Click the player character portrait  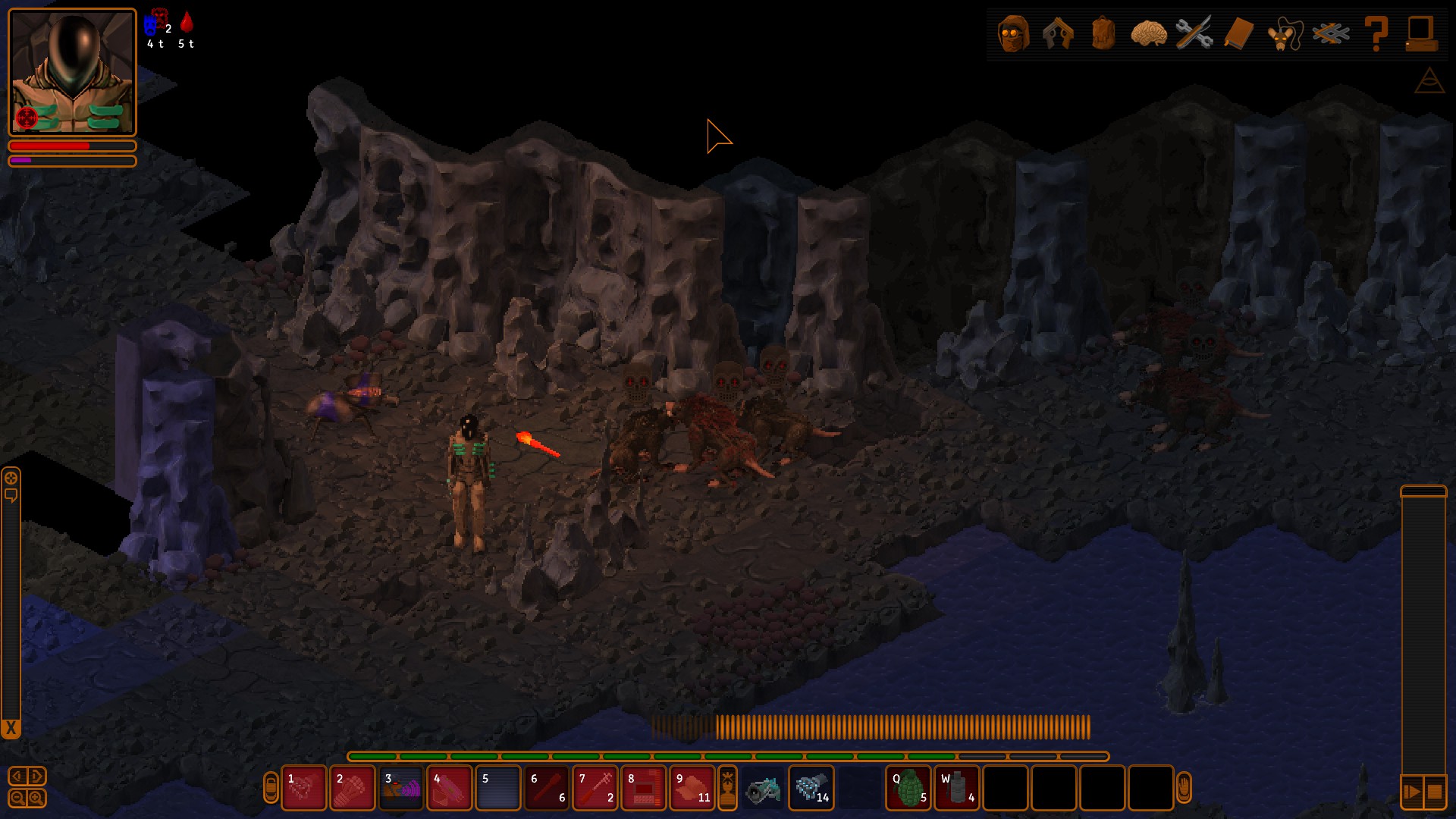[72, 72]
